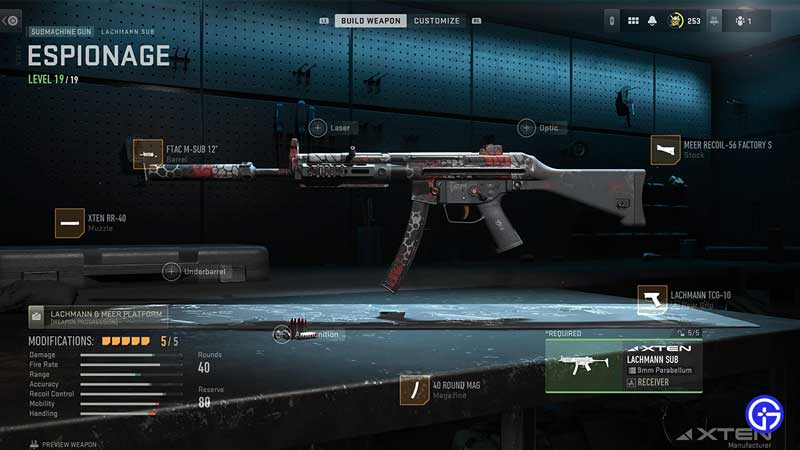Open the grid menu icon
Viewport: 800px width, 450px height.
pos(633,20)
